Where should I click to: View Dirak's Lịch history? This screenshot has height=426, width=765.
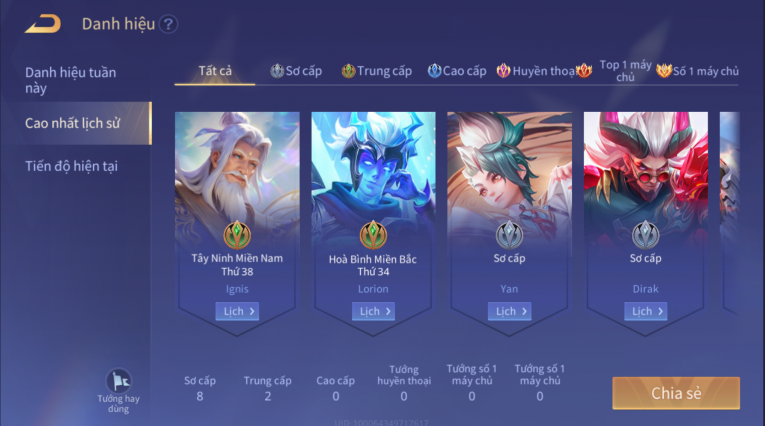pos(645,311)
